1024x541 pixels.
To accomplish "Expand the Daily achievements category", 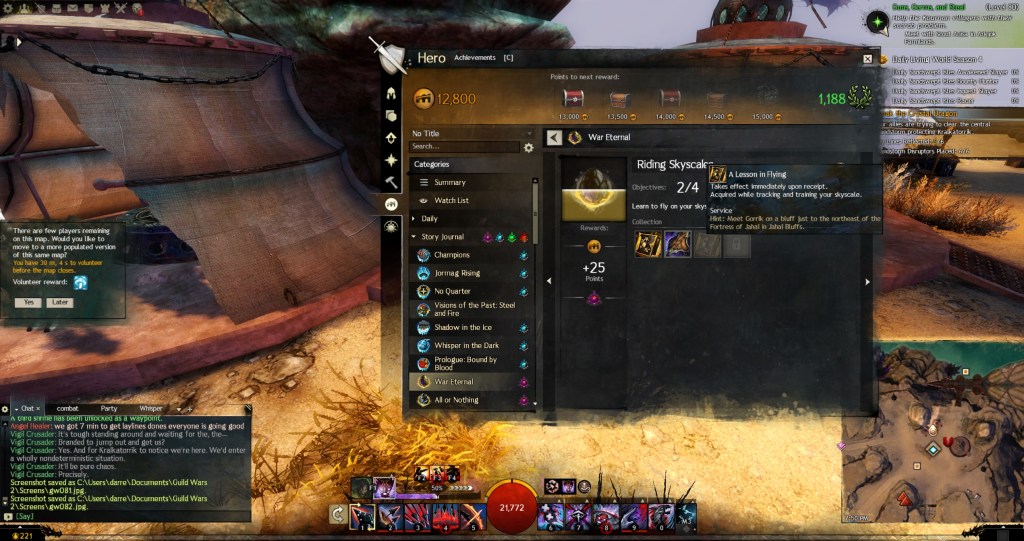I will tap(429, 218).
